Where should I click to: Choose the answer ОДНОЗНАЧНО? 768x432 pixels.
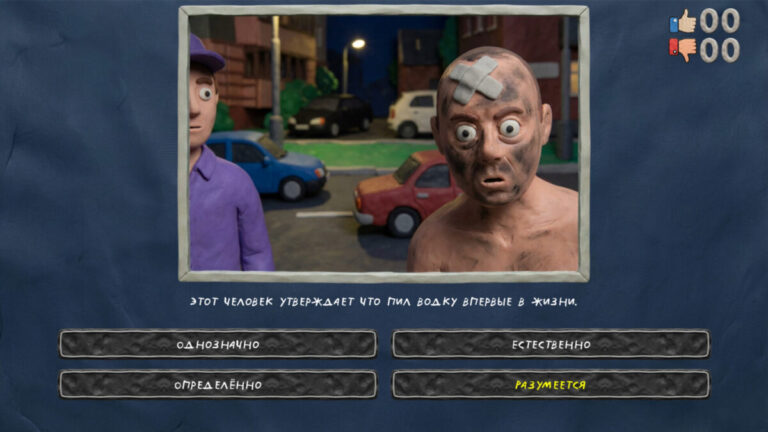click(x=218, y=344)
